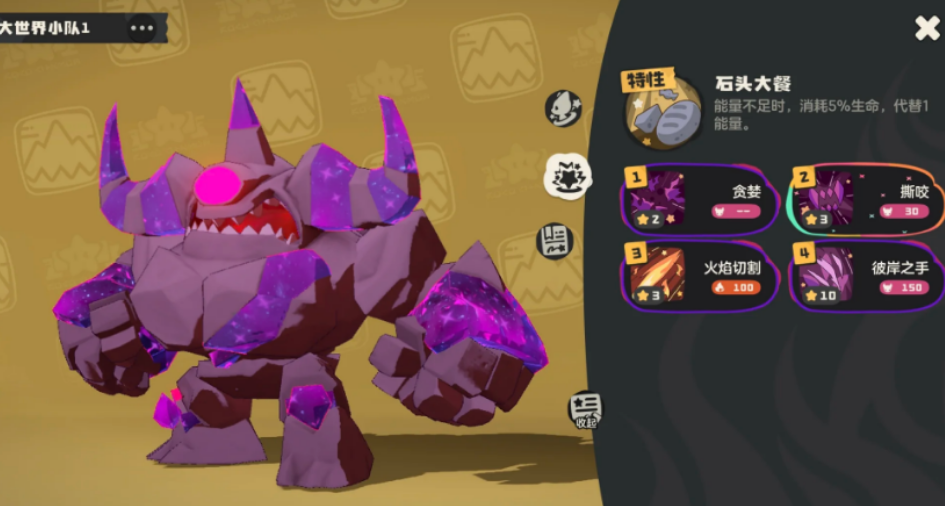
Task: Collapse the panel with the 收起 button
Action: click(585, 409)
